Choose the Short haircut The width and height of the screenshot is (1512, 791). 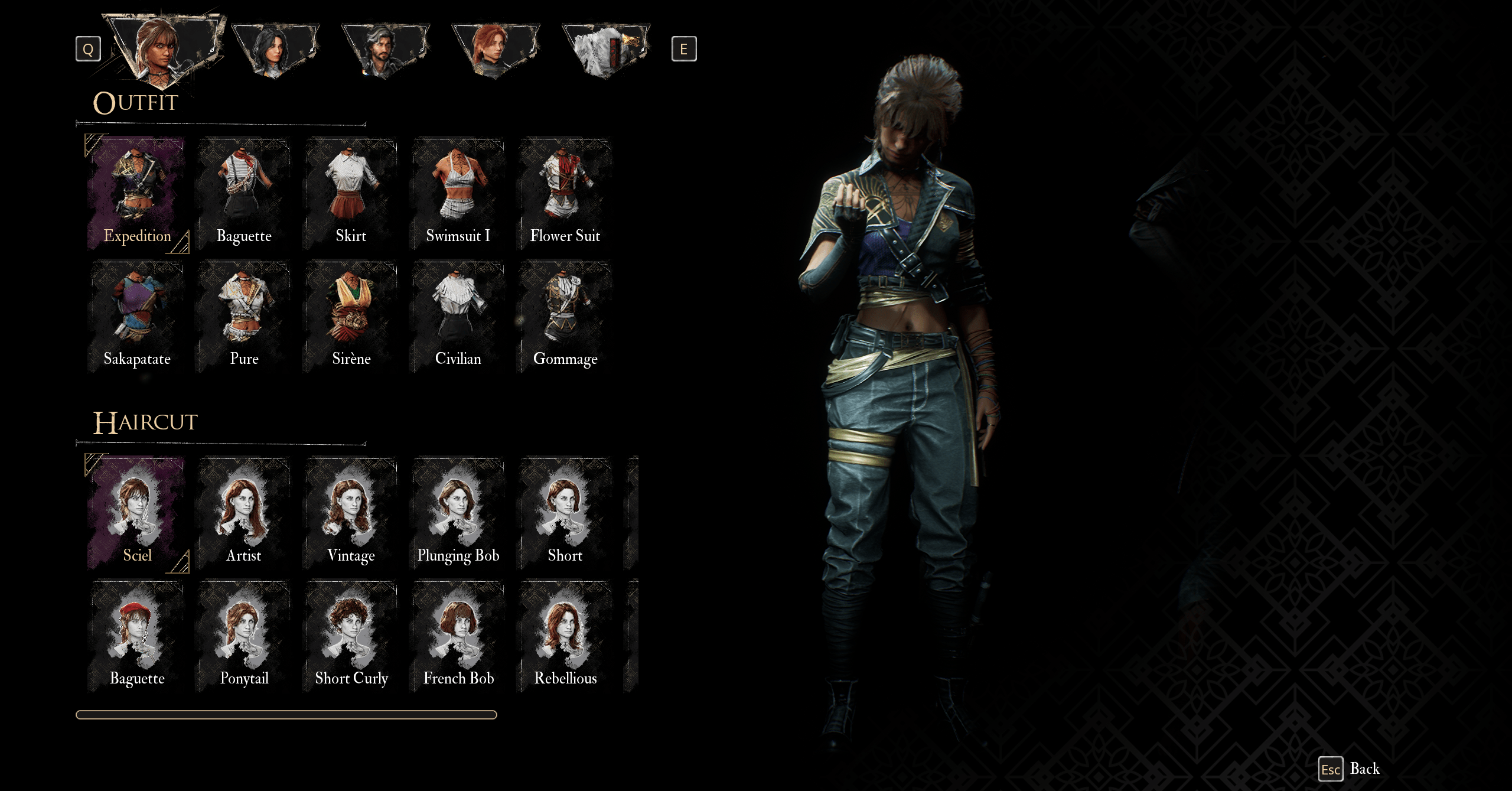tap(565, 513)
